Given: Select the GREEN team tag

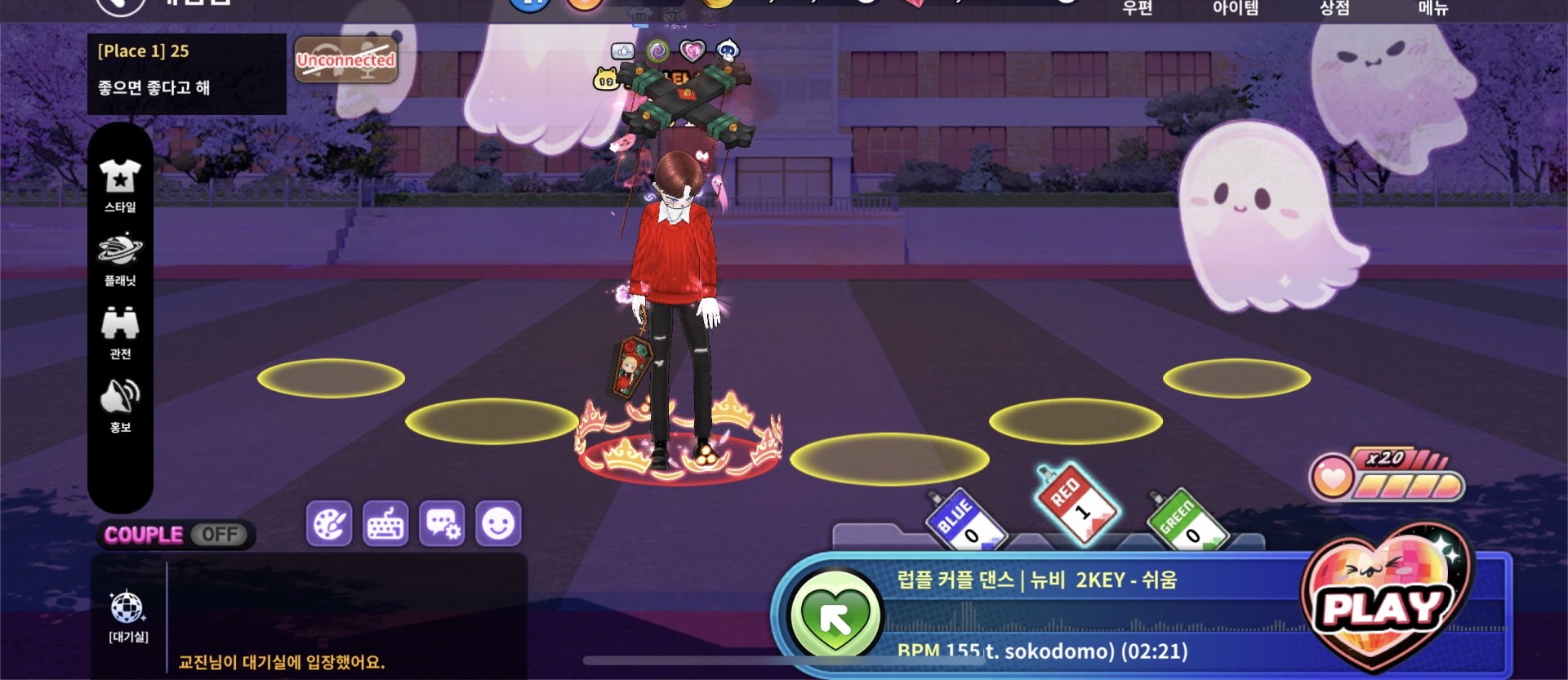Looking at the screenshot, I should pyautogui.click(x=1185, y=520).
